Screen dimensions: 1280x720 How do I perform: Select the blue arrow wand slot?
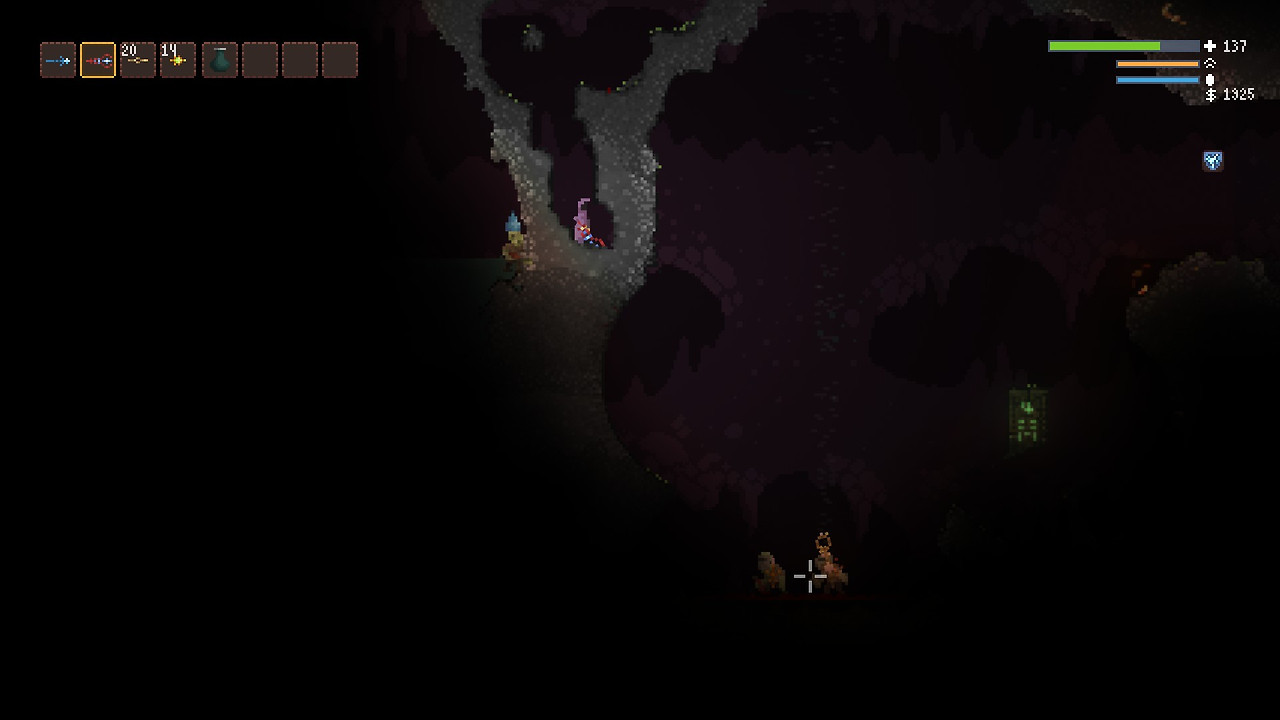pyautogui.click(x=58, y=61)
